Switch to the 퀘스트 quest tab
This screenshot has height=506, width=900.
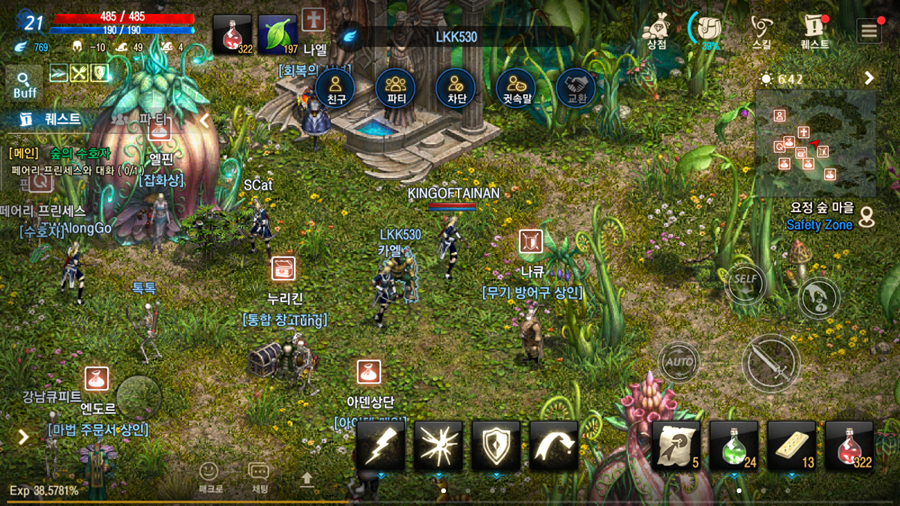tap(52, 119)
